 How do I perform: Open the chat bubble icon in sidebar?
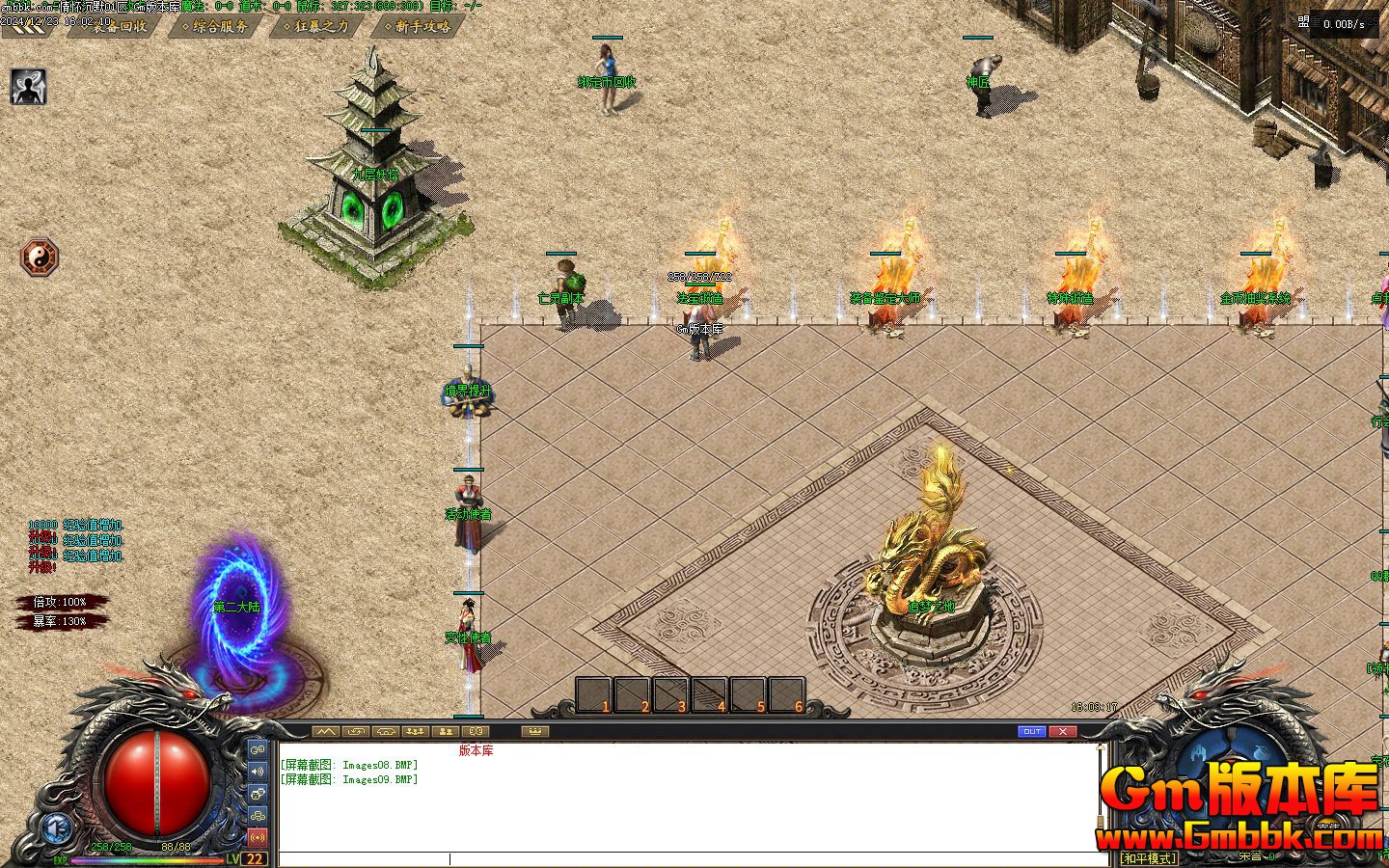tap(258, 749)
